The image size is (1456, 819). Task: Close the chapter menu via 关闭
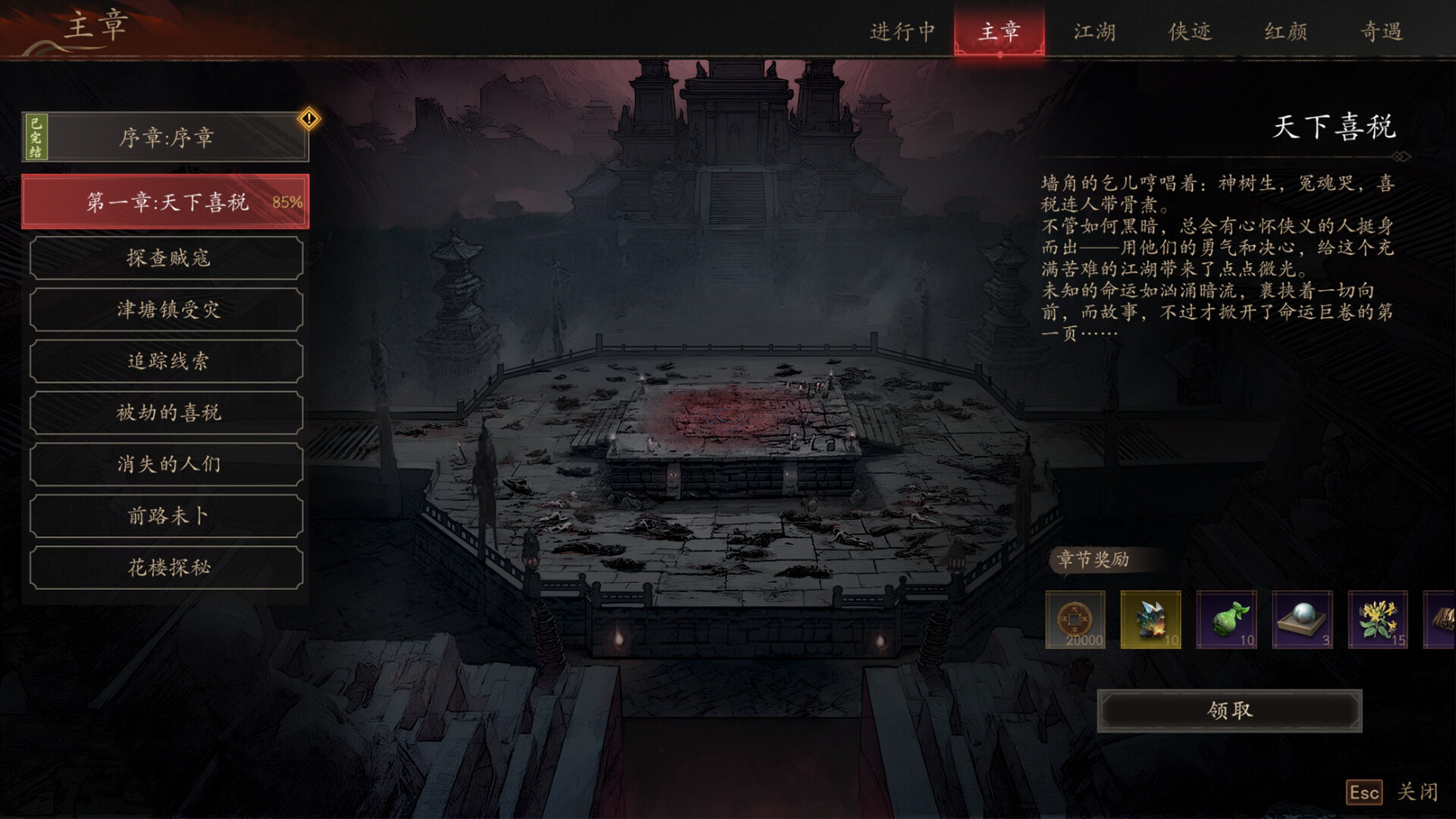tap(1417, 792)
